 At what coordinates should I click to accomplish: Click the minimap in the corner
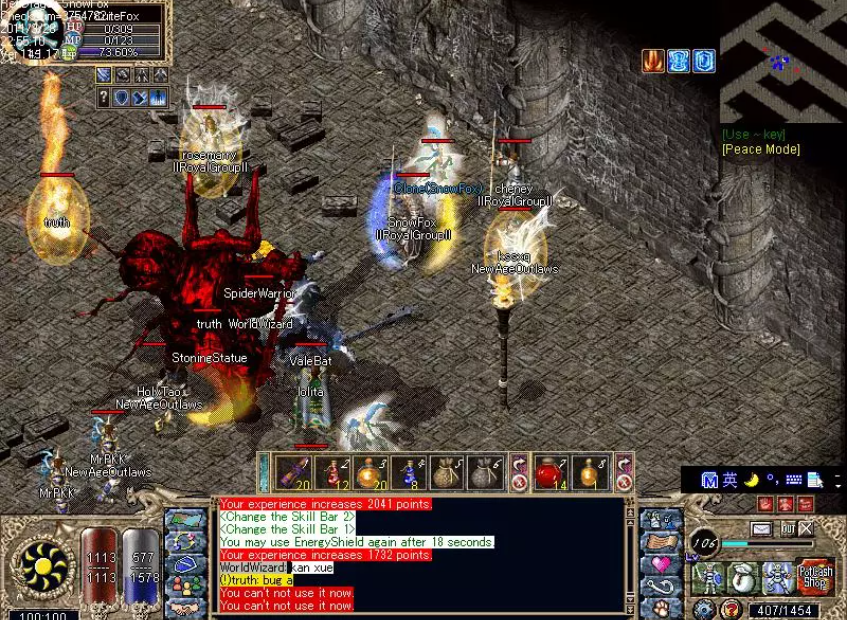[x=783, y=60]
